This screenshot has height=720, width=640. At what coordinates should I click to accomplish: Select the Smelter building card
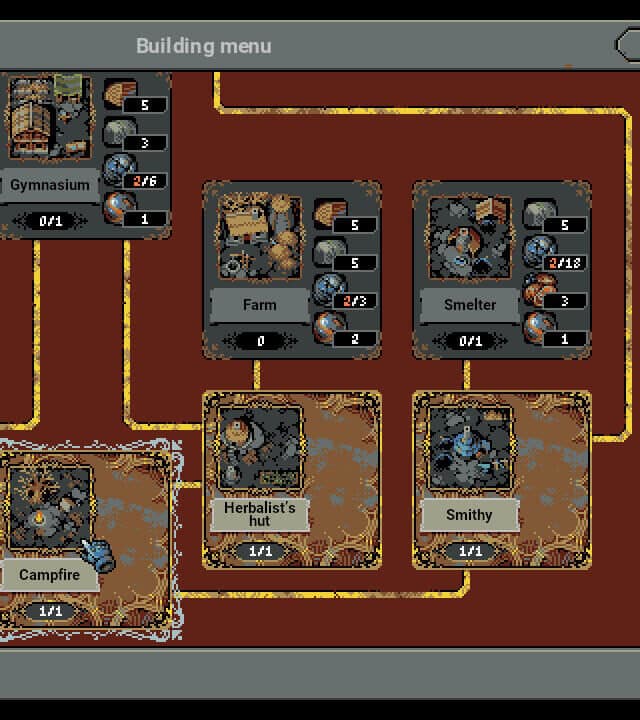[x=470, y=260]
